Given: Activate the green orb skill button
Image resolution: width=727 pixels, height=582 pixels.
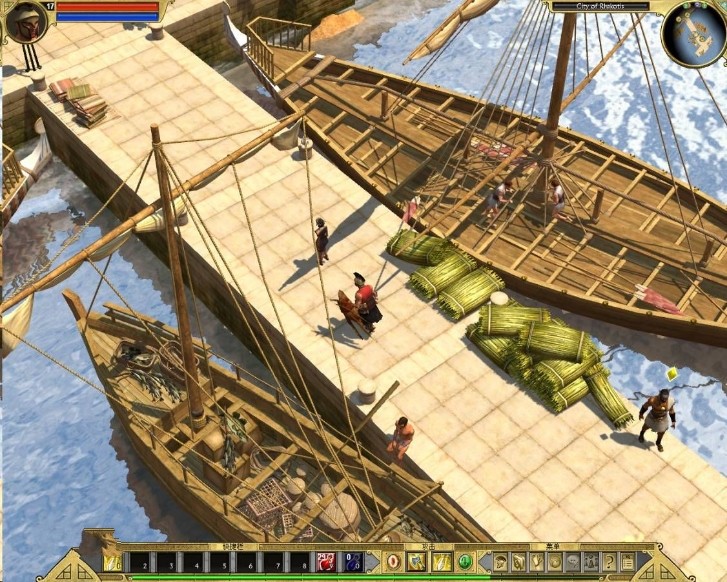Looking at the screenshot, I should 464,562.
